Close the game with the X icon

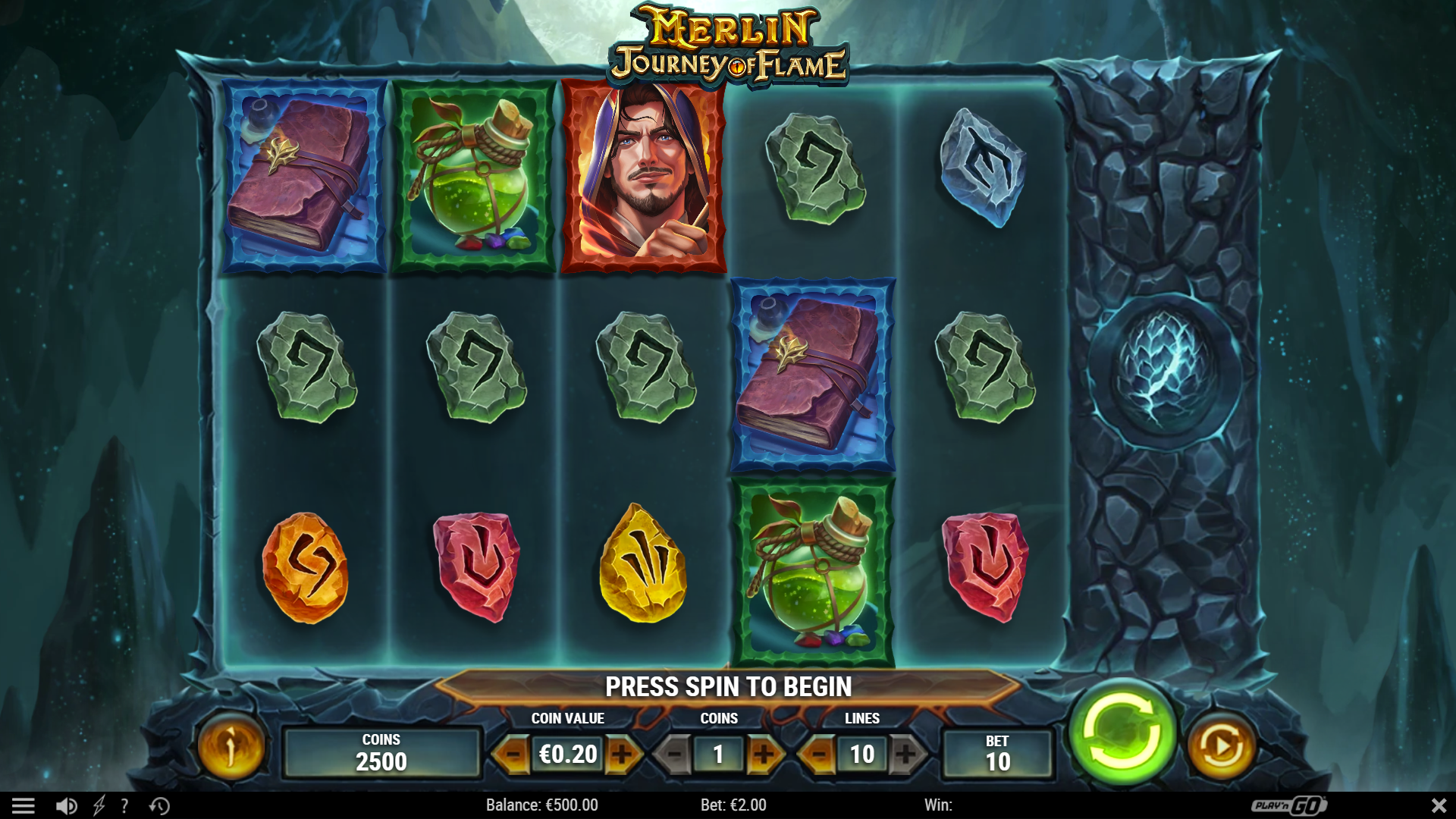point(1438,805)
